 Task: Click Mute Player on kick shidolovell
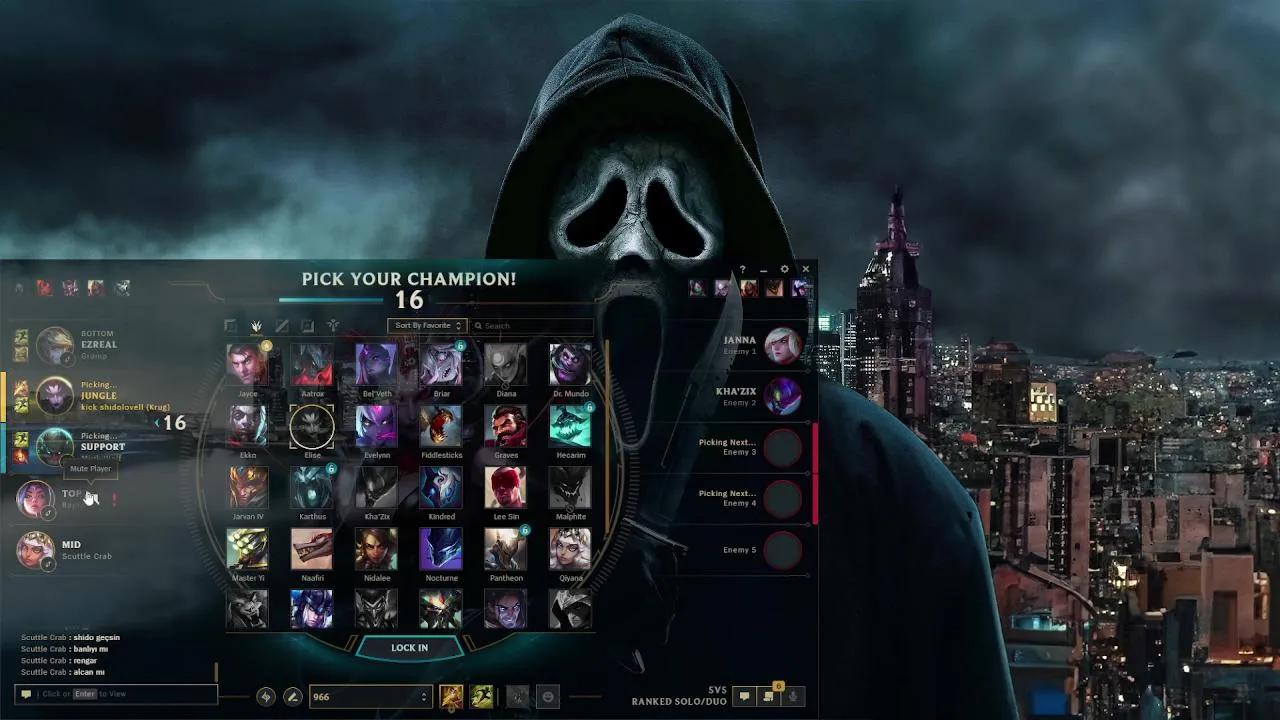(x=89, y=468)
